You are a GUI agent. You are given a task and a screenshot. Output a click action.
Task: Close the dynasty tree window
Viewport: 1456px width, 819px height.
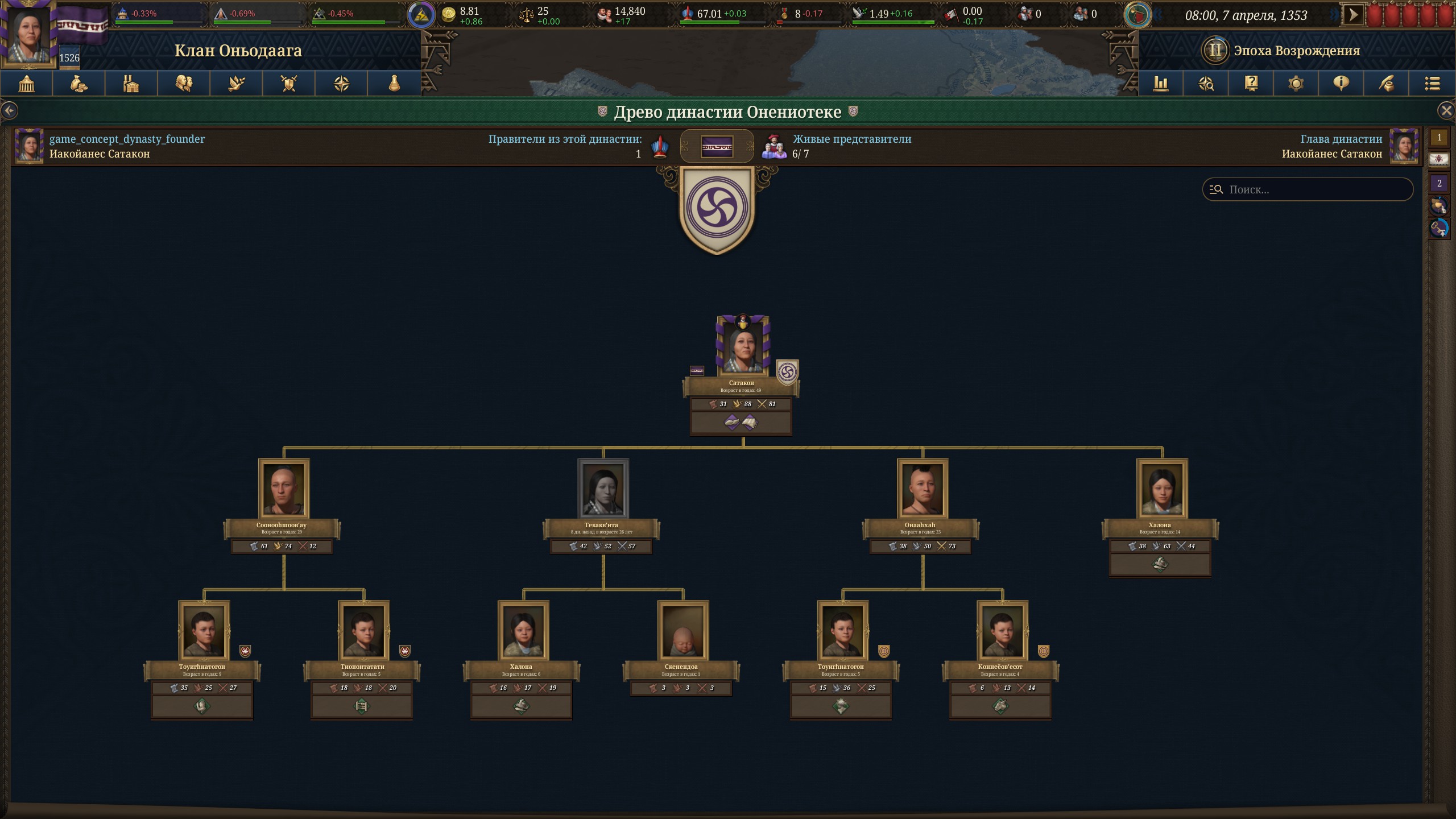click(1446, 110)
